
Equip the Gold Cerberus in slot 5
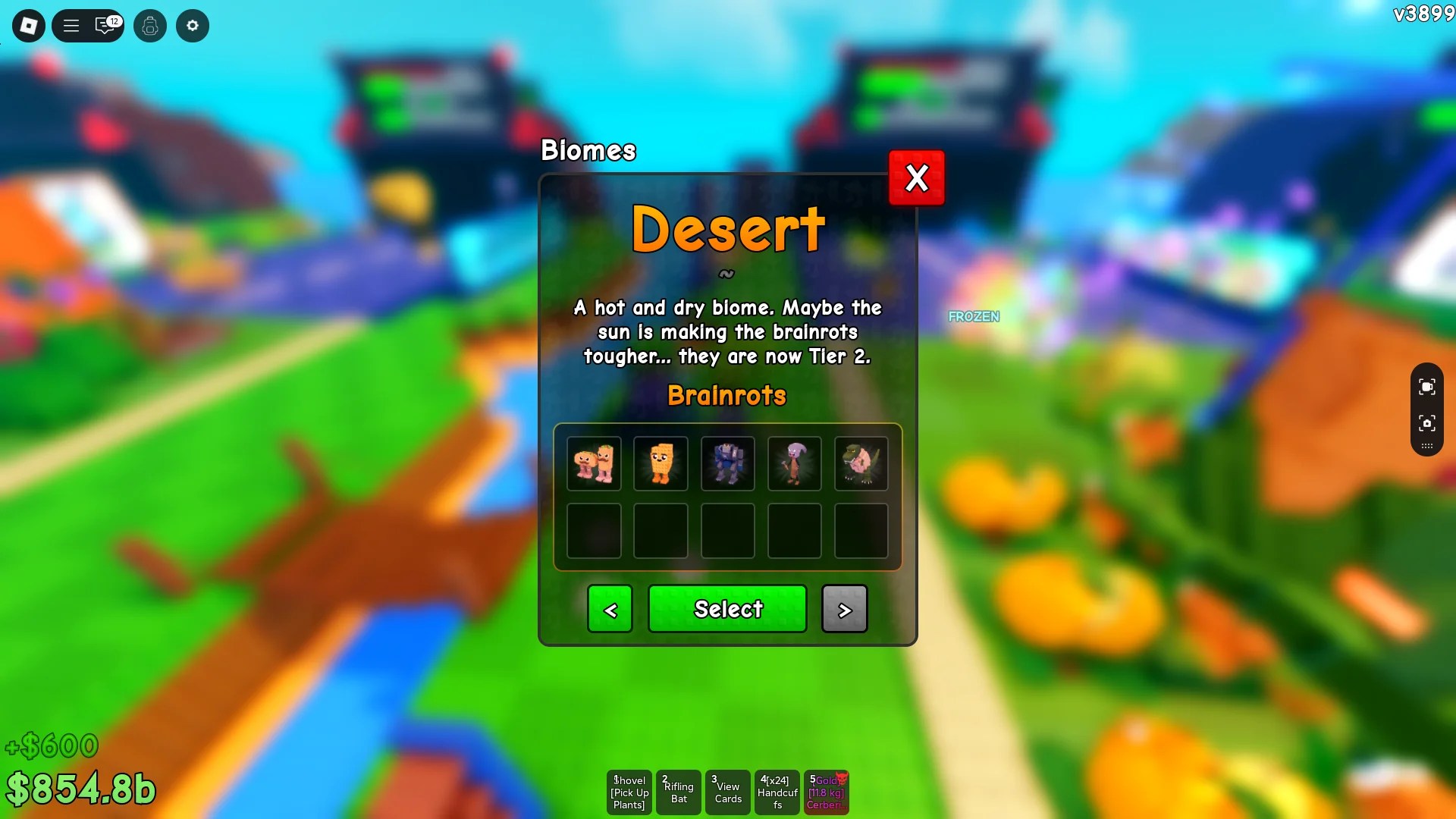[826, 792]
